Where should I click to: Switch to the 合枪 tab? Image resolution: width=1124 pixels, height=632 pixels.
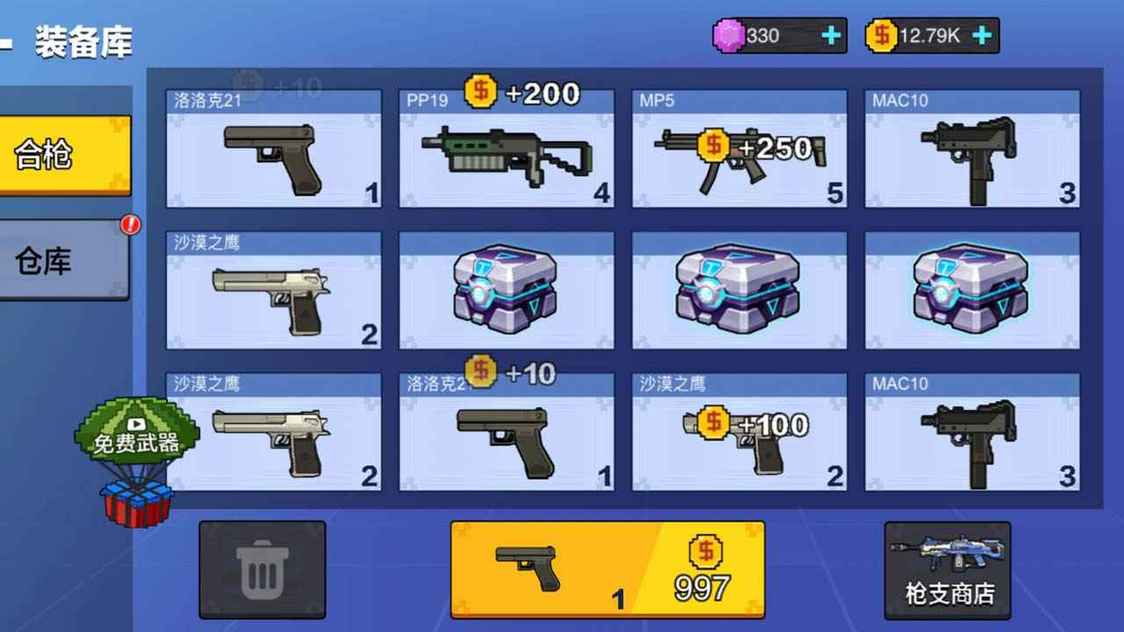point(64,155)
